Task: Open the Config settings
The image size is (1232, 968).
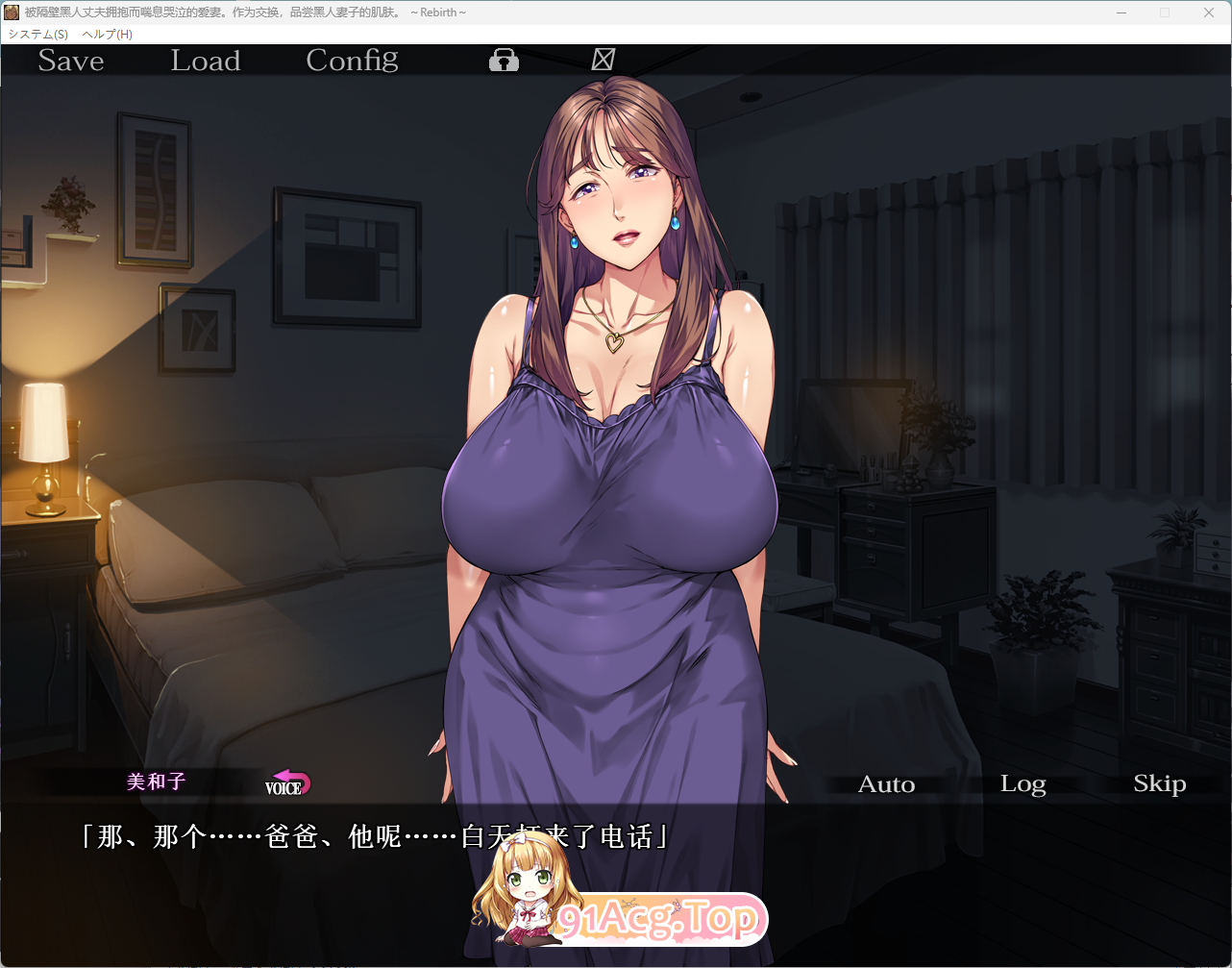Action: coord(352,61)
